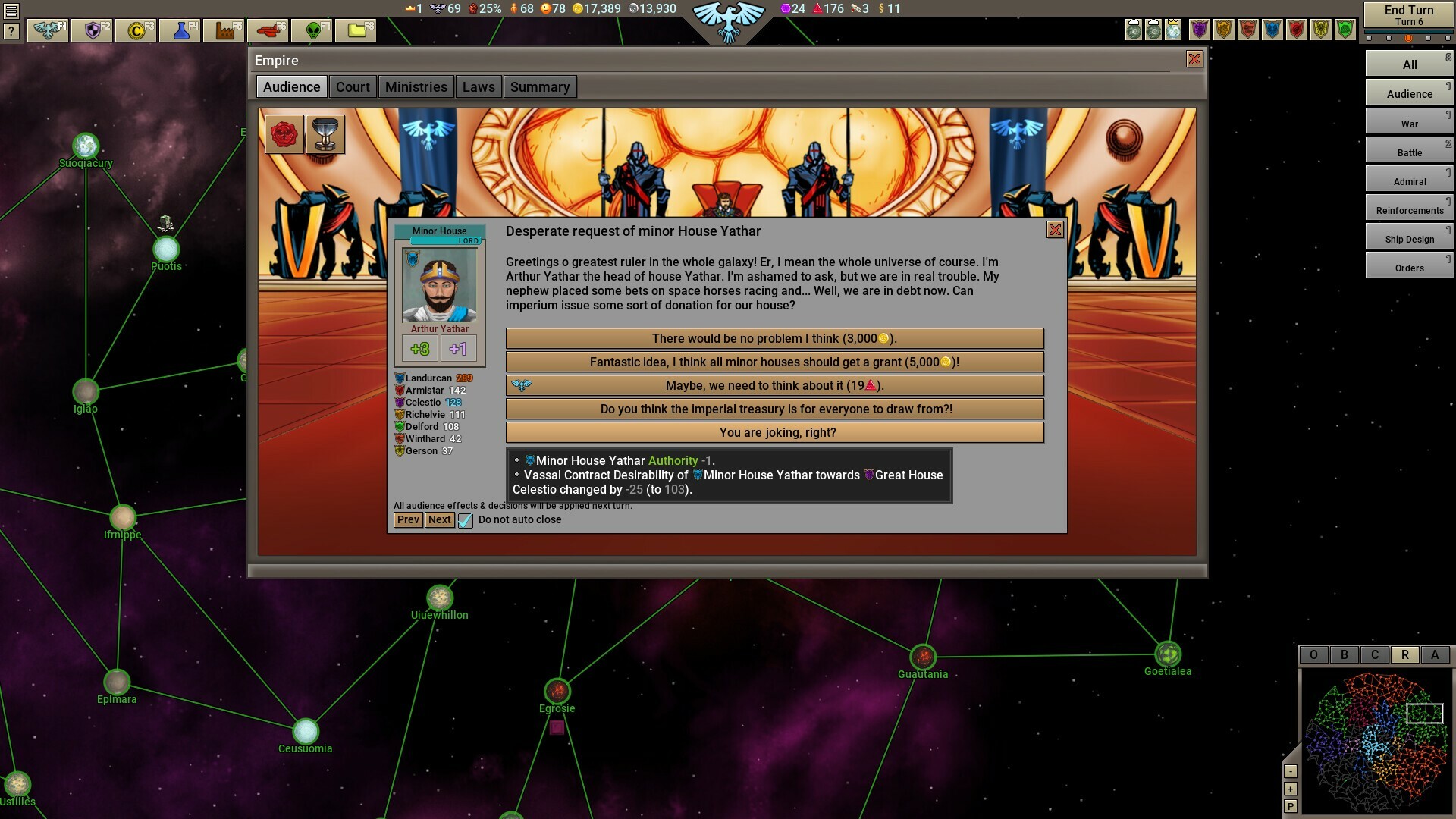Toggle the P button on the minimap
Image resolution: width=1456 pixels, height=819 pixels.
click(x=1291, y=805)
